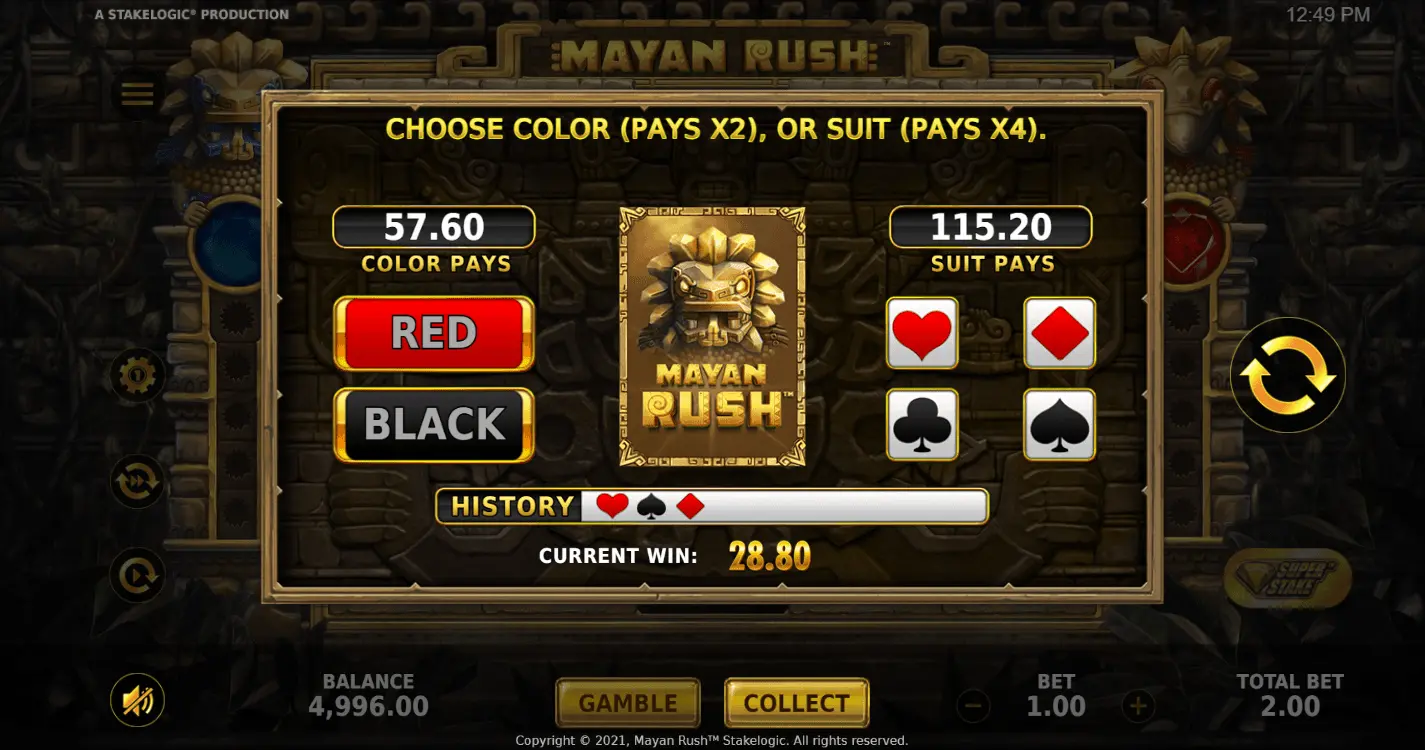Open the autoplay icon
This screenshot has width=1425, height=750.
137,575
